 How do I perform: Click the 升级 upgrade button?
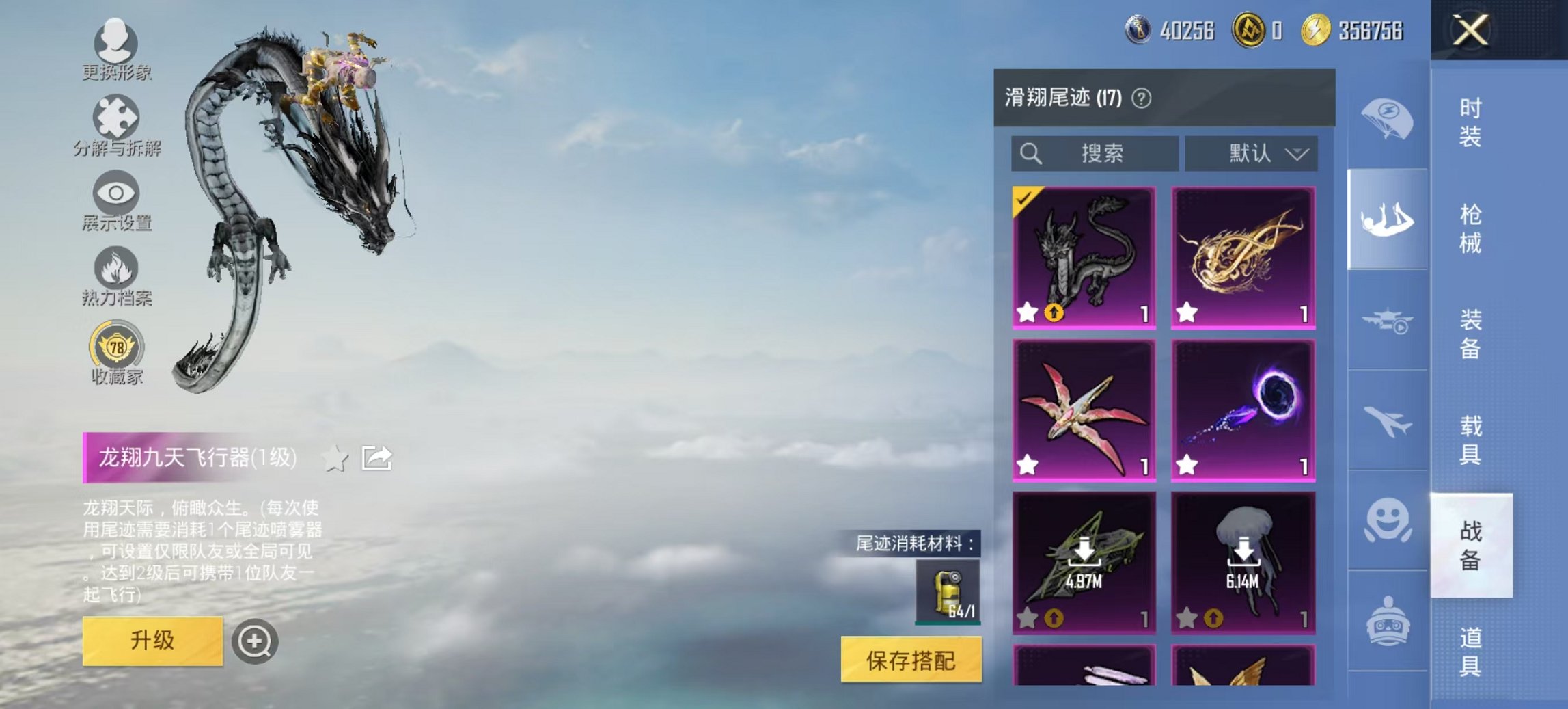click(154, 641)
